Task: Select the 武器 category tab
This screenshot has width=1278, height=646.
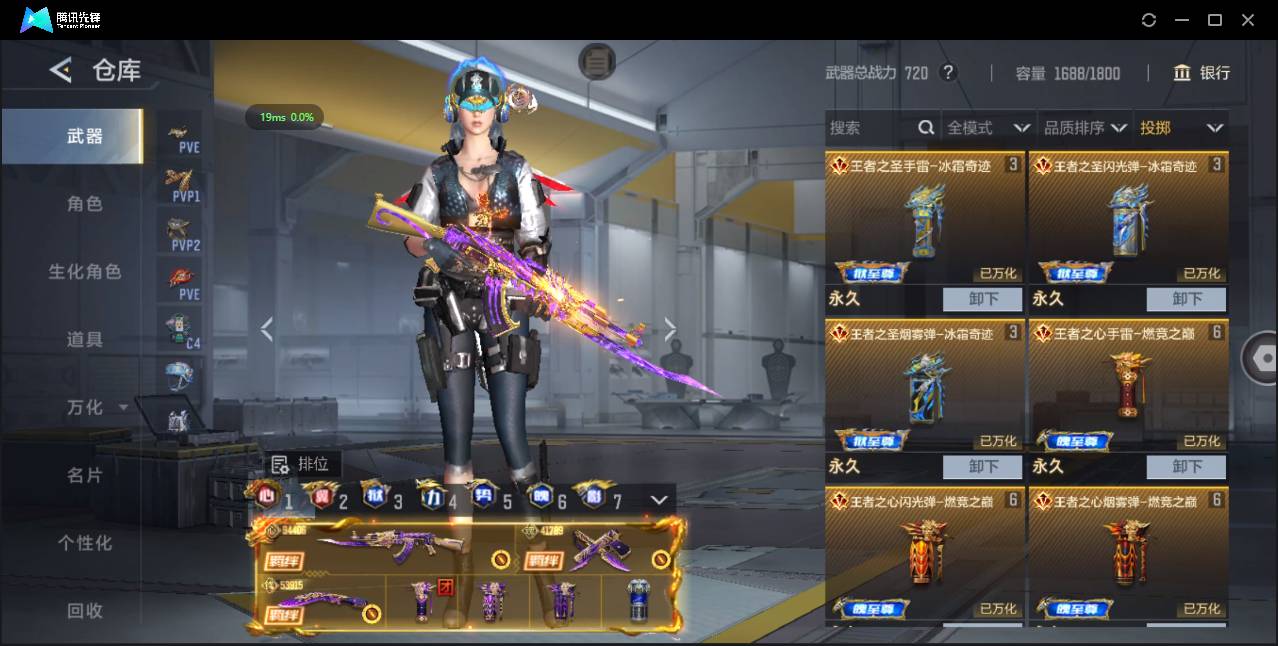Action: click(x=84, y=136)
